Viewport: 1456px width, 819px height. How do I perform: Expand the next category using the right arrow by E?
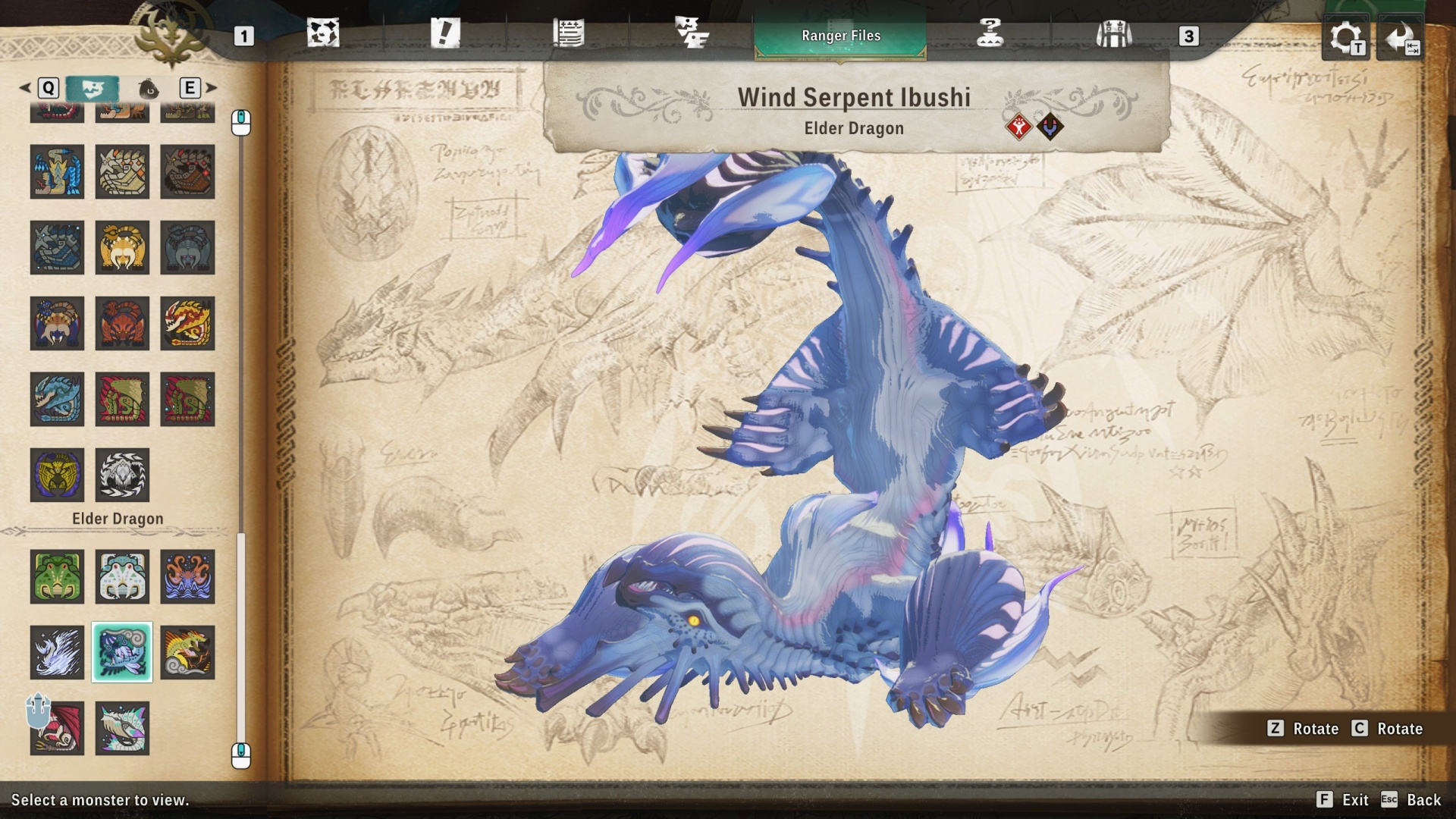pos(210,88)
